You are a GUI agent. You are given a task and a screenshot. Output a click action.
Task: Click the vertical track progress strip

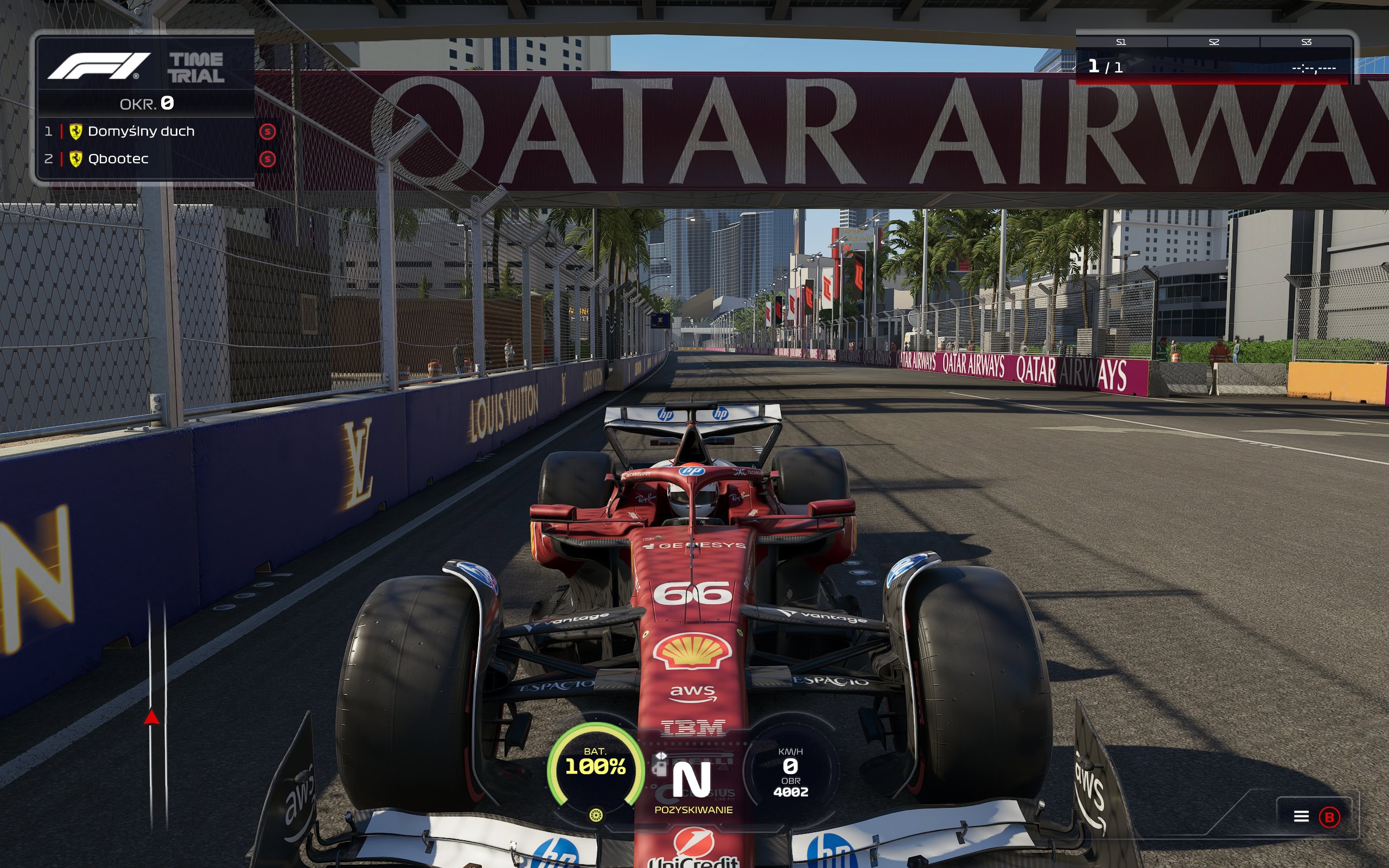(157, 714)
